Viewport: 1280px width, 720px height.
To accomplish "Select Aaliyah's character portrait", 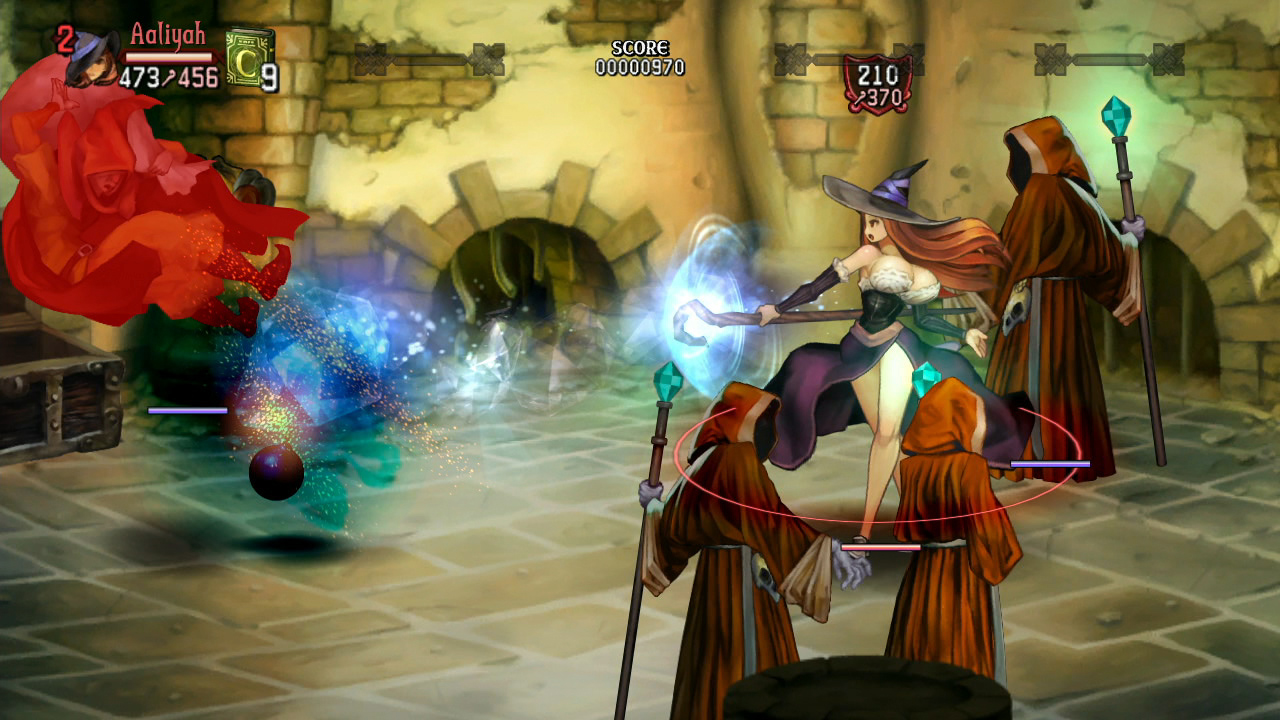I will click(x=95, y=58).
